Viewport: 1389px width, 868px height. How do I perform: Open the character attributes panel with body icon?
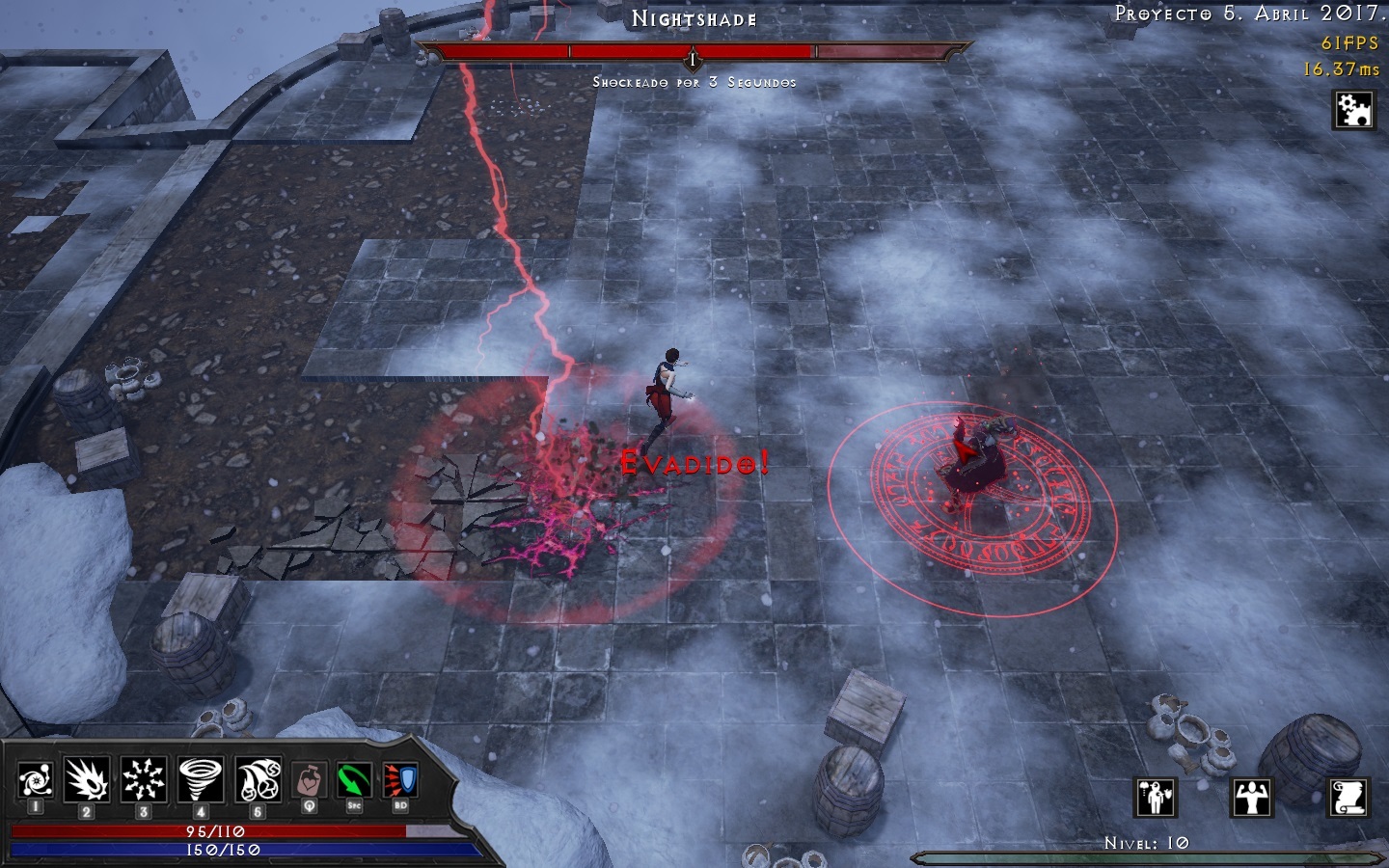(x=1155, y=798)
